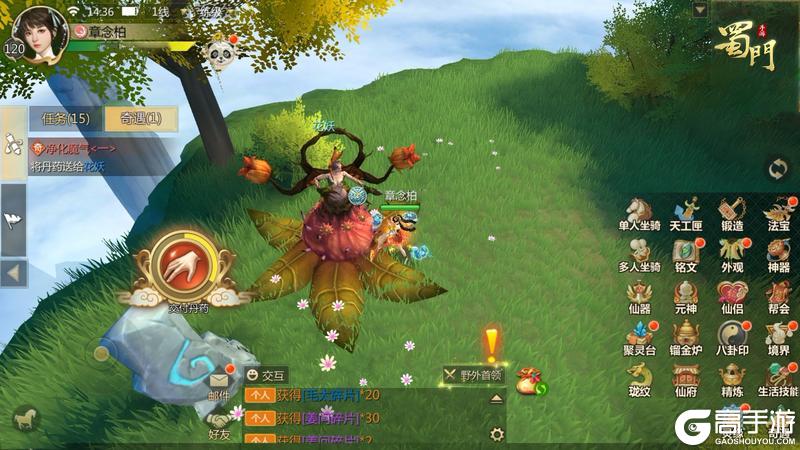
Task: Open the 仙府 immortal residence menu
Action: (x=686, y=380)
